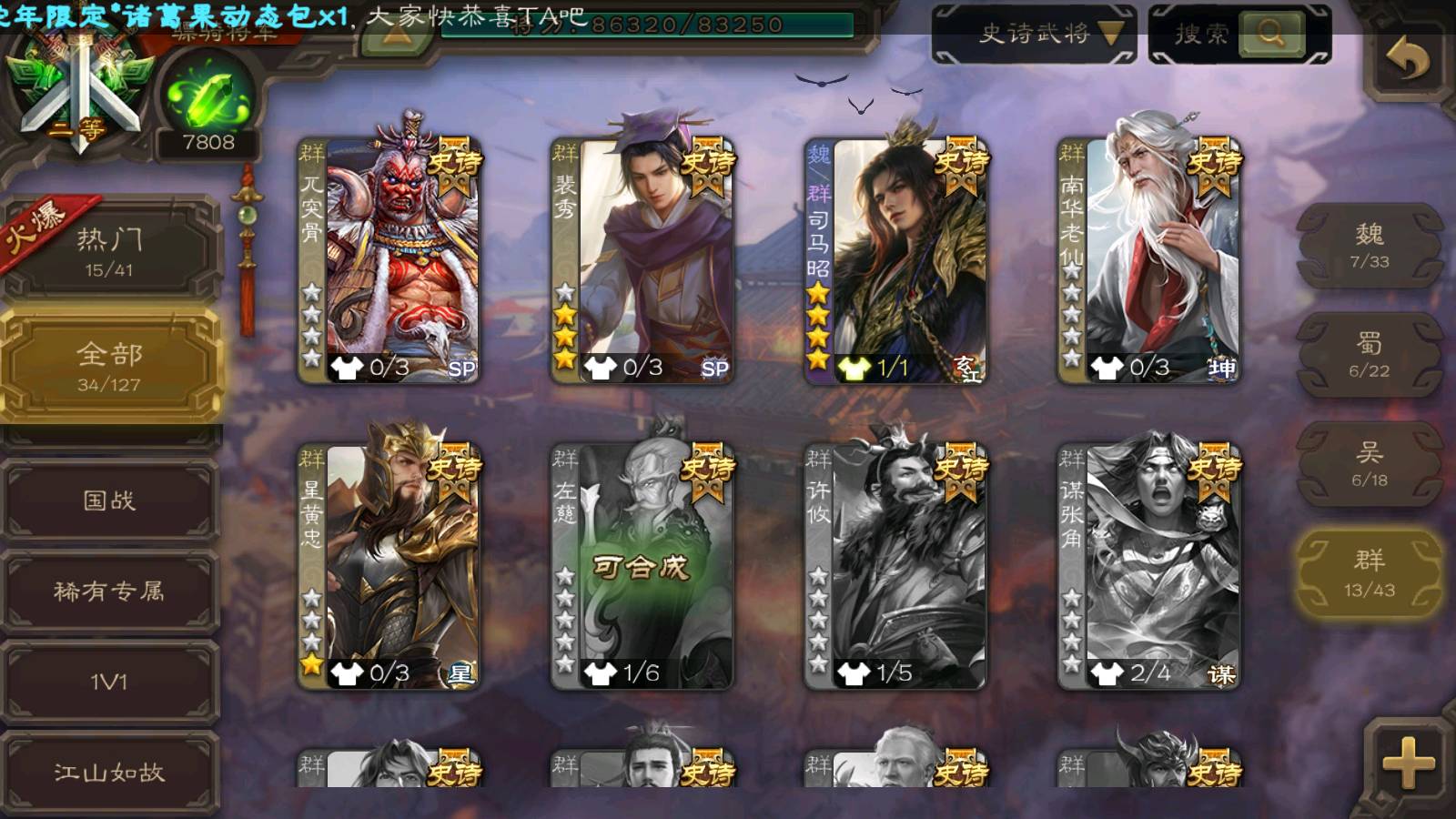Select the 兀突骨 hero card

point(390,259)
